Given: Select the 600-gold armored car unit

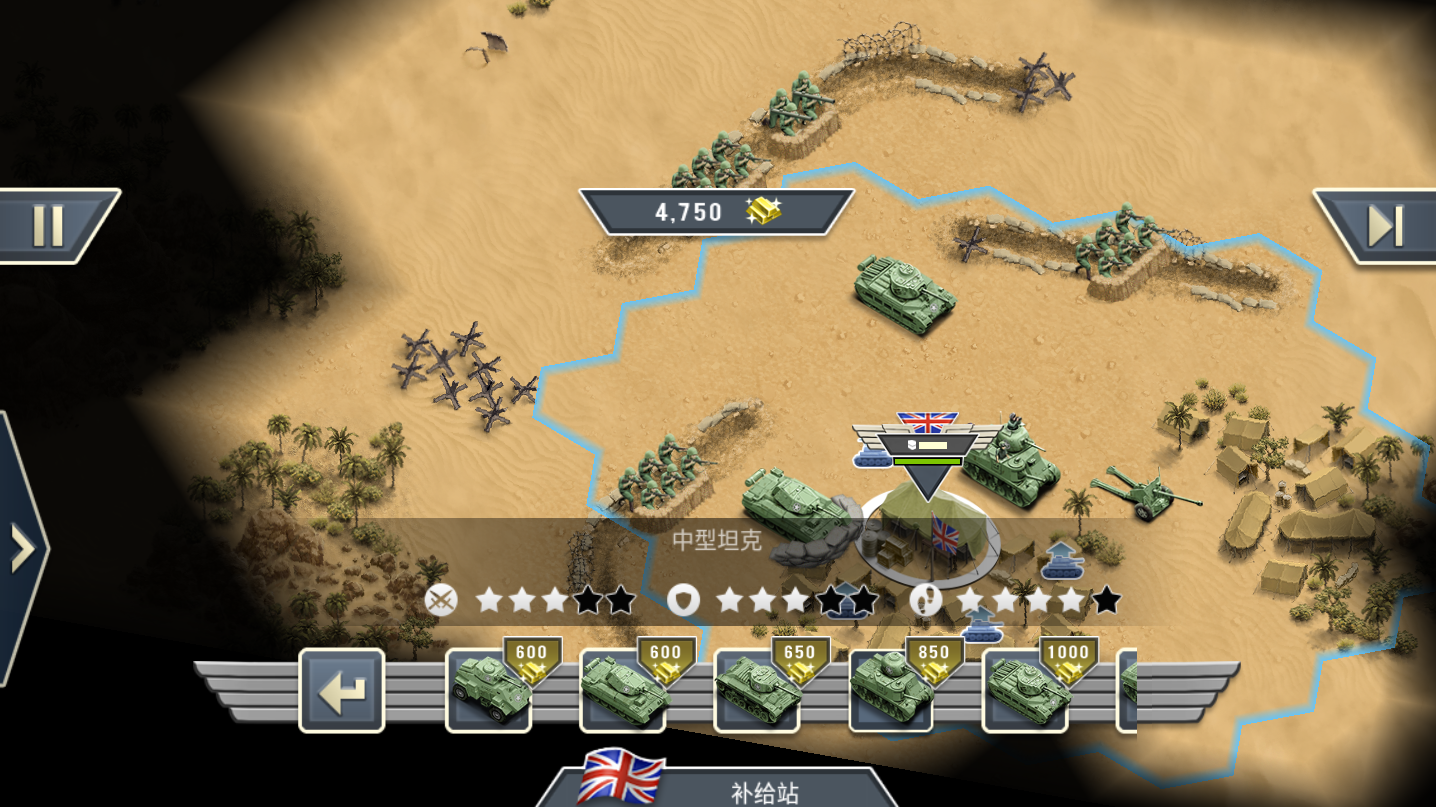Looking at the screenshot, I should pyautogui.click(x=490, y=693).
